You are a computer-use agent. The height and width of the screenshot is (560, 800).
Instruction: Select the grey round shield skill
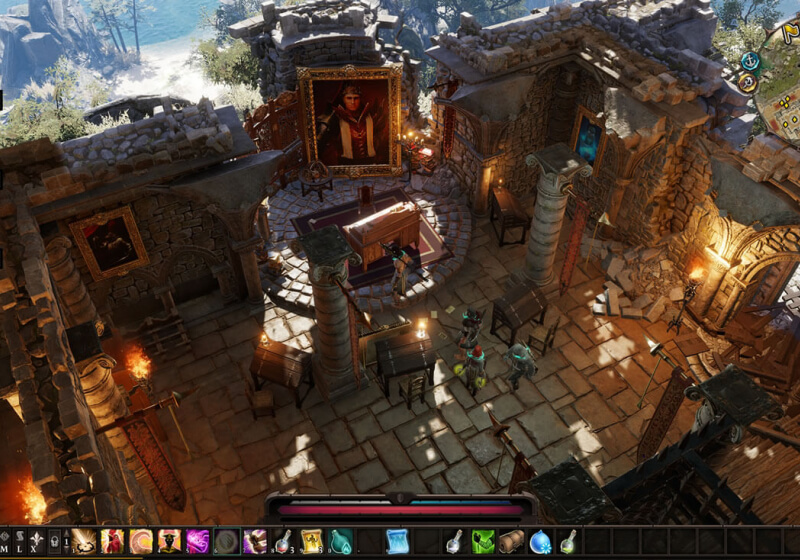pos(227,541)
